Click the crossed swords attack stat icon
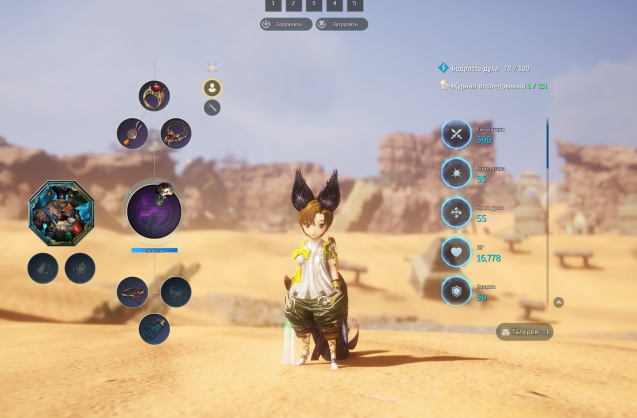The width and height of the screenshot is (637, 418). click(456, 135)
